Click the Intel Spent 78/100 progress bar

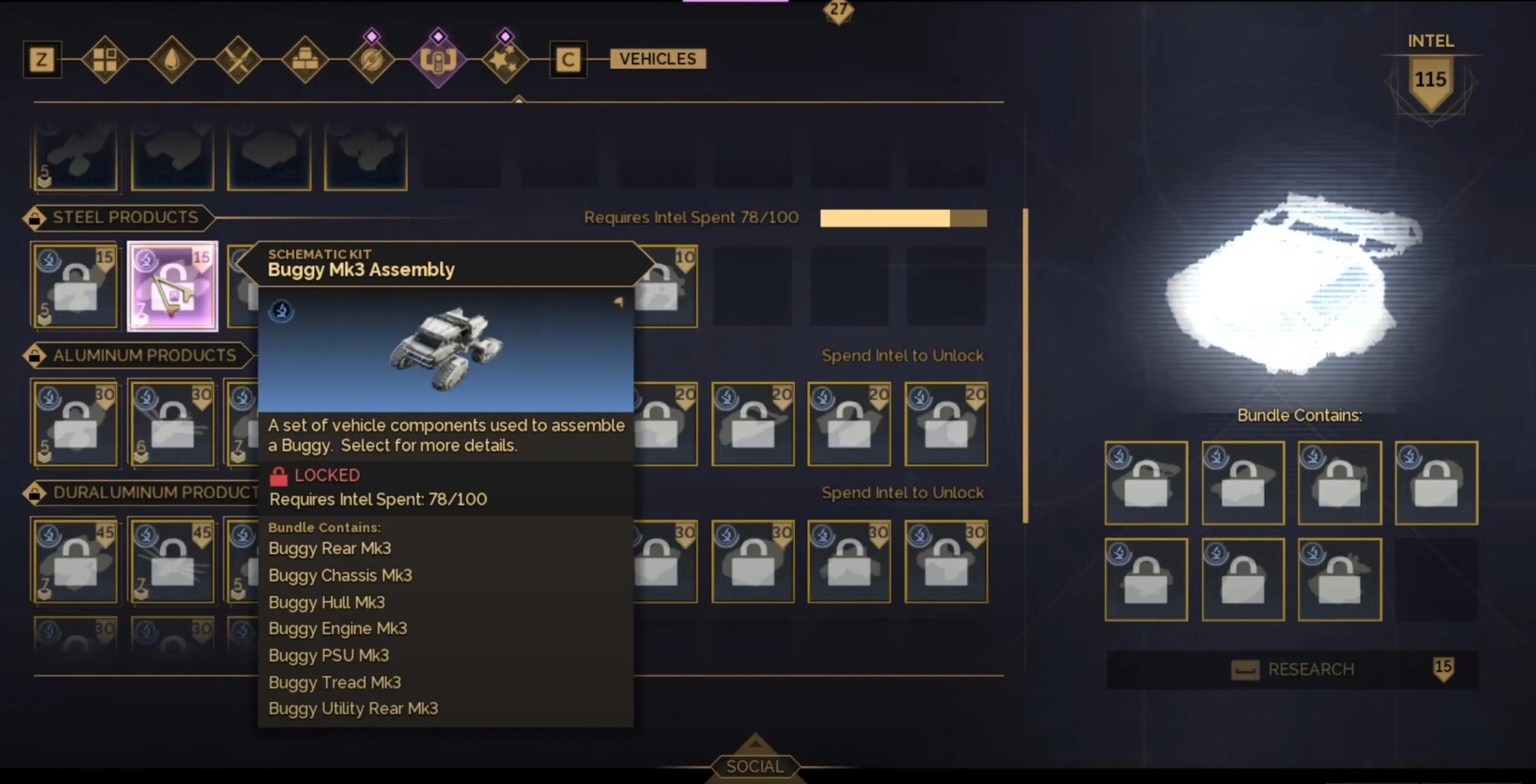tap(903, 218)
